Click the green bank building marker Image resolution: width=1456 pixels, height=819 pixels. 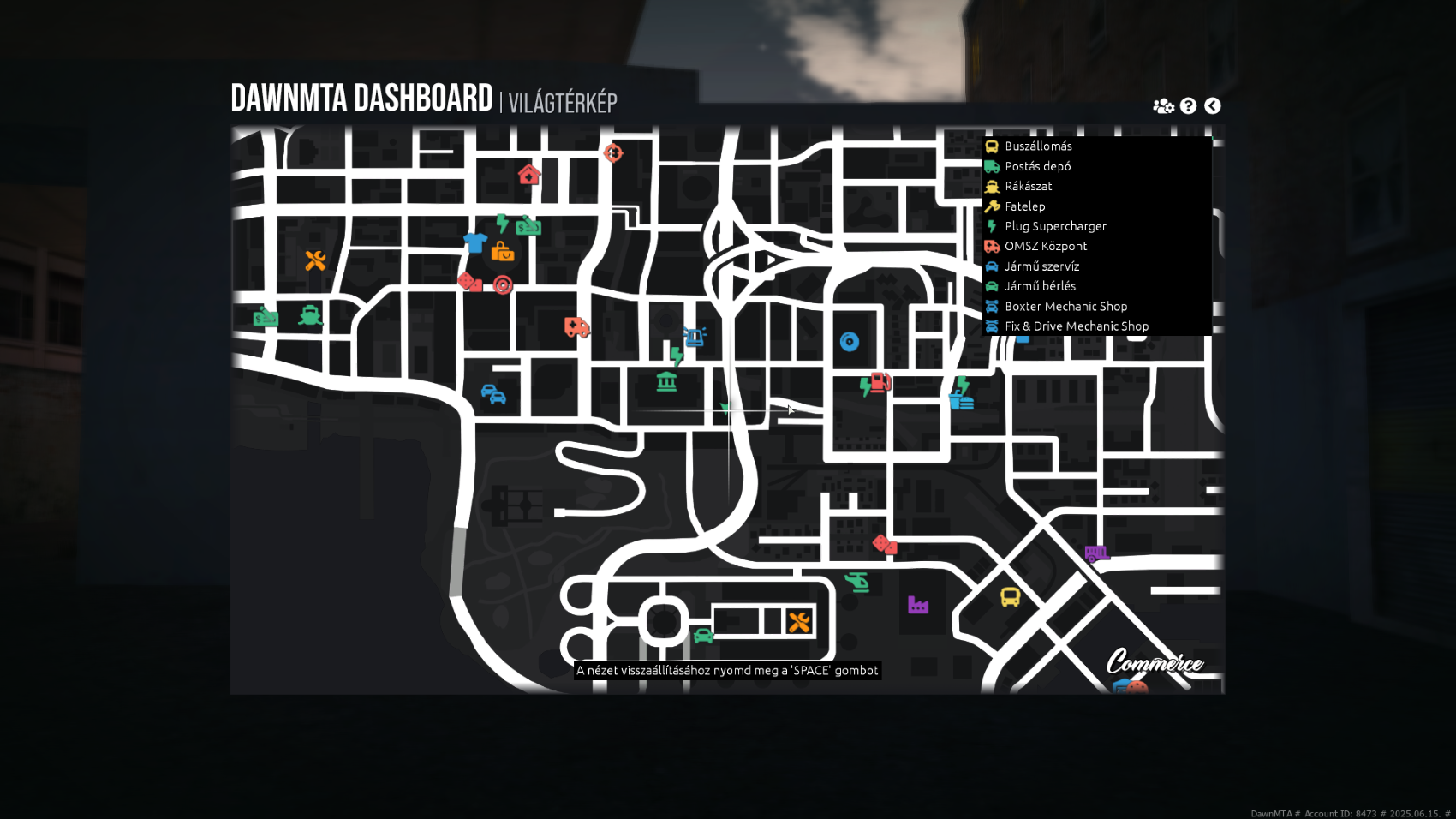point(666,381)
